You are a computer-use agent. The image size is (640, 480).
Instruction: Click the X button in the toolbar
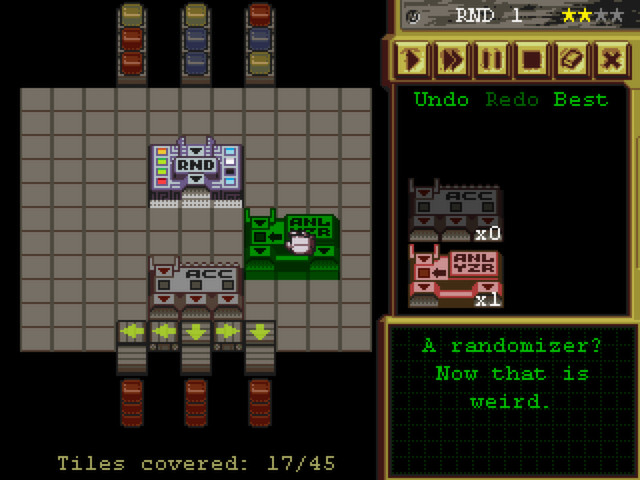pos(612,59)
